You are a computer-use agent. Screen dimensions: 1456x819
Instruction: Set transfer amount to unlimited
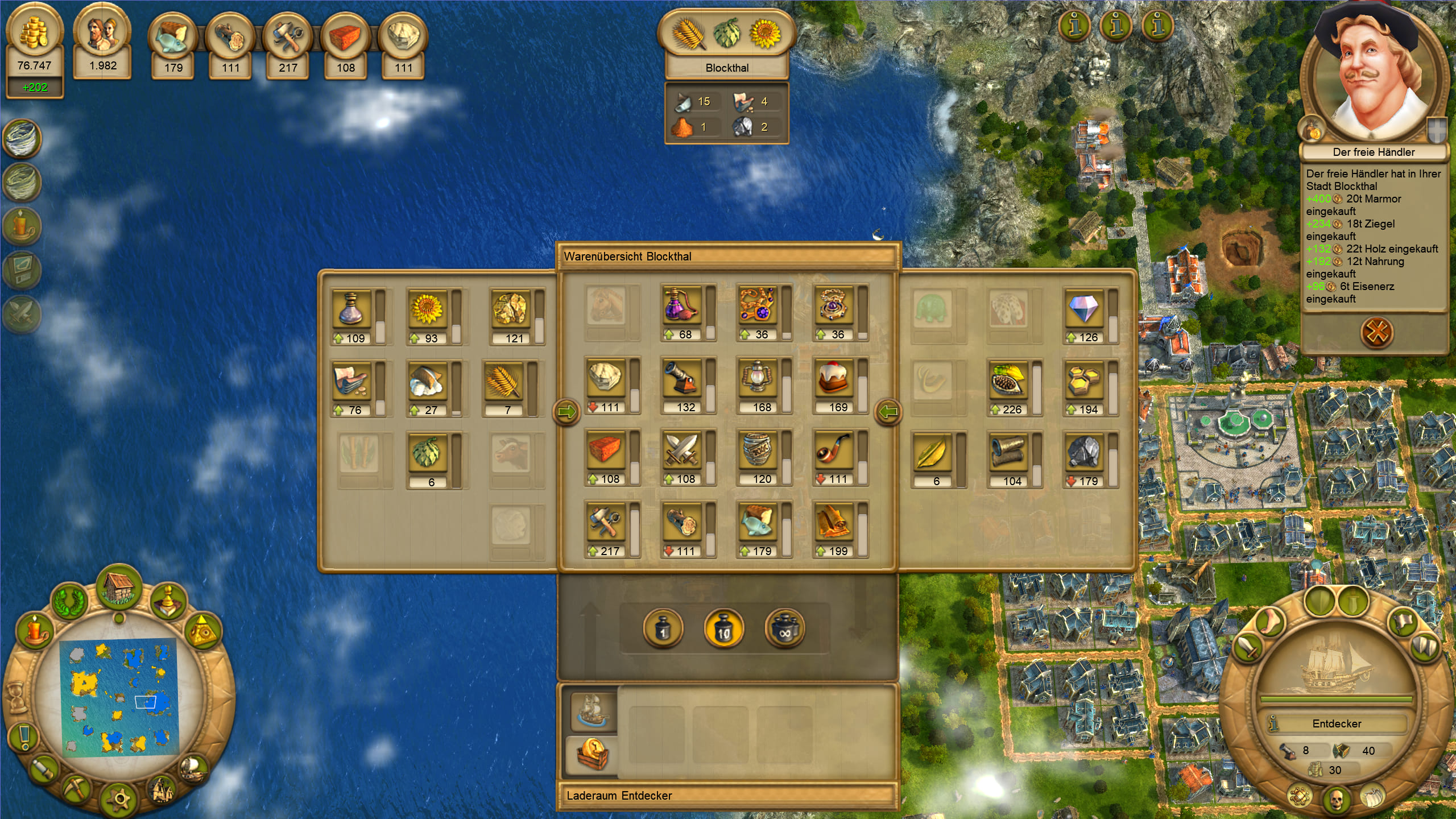(x=785, y=629)
